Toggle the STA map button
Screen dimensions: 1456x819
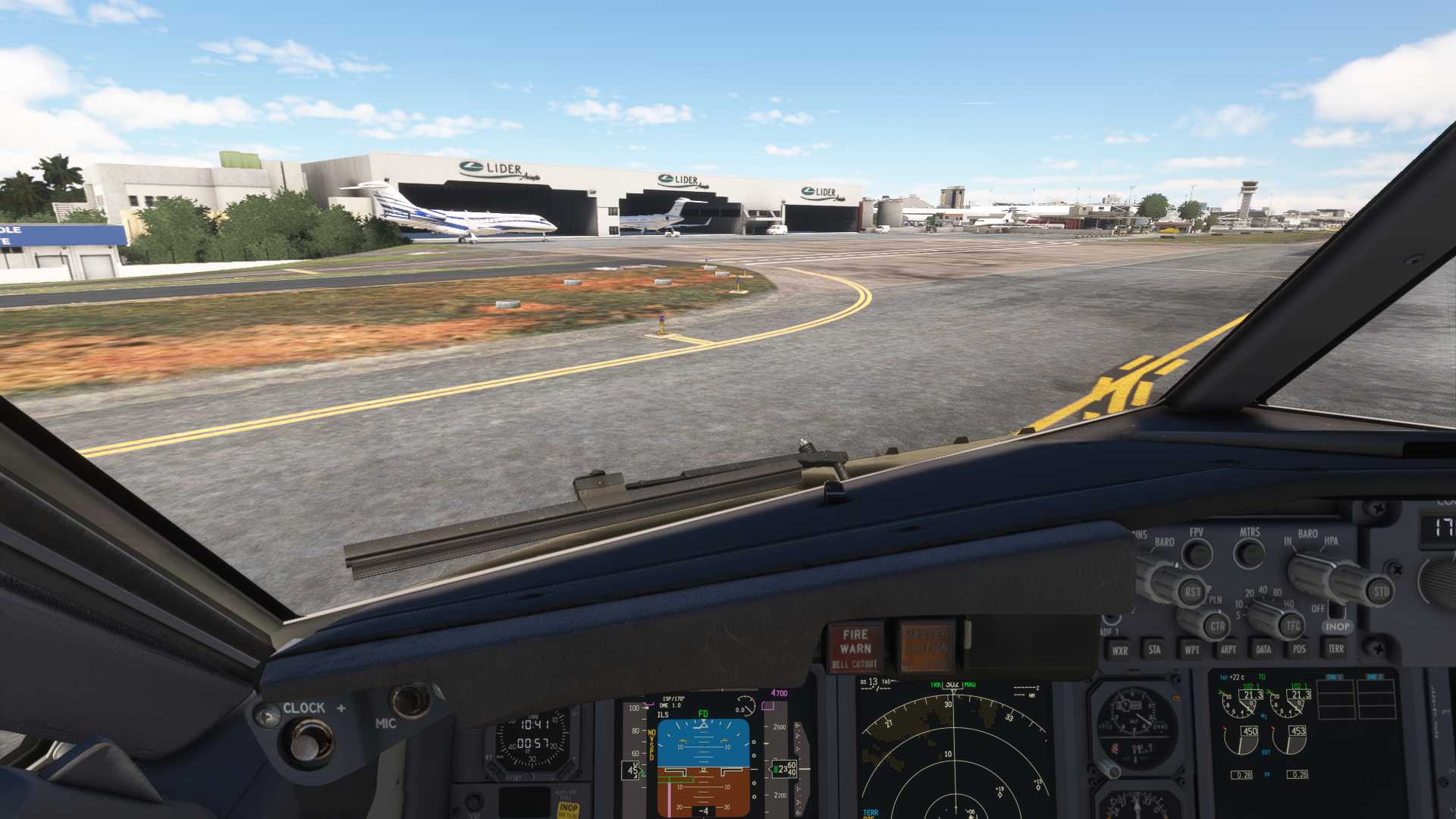[x=1154, y=649]
